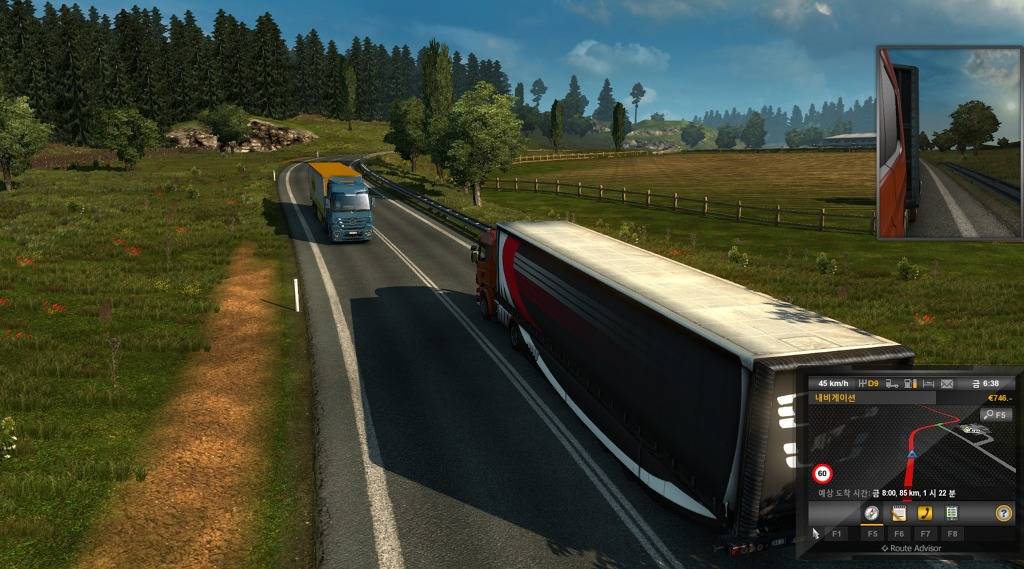Image resolution: width=1024 pixels, height=569 pixels.
Task: Open the envelope mail icon
Action: tap(945, 383)
